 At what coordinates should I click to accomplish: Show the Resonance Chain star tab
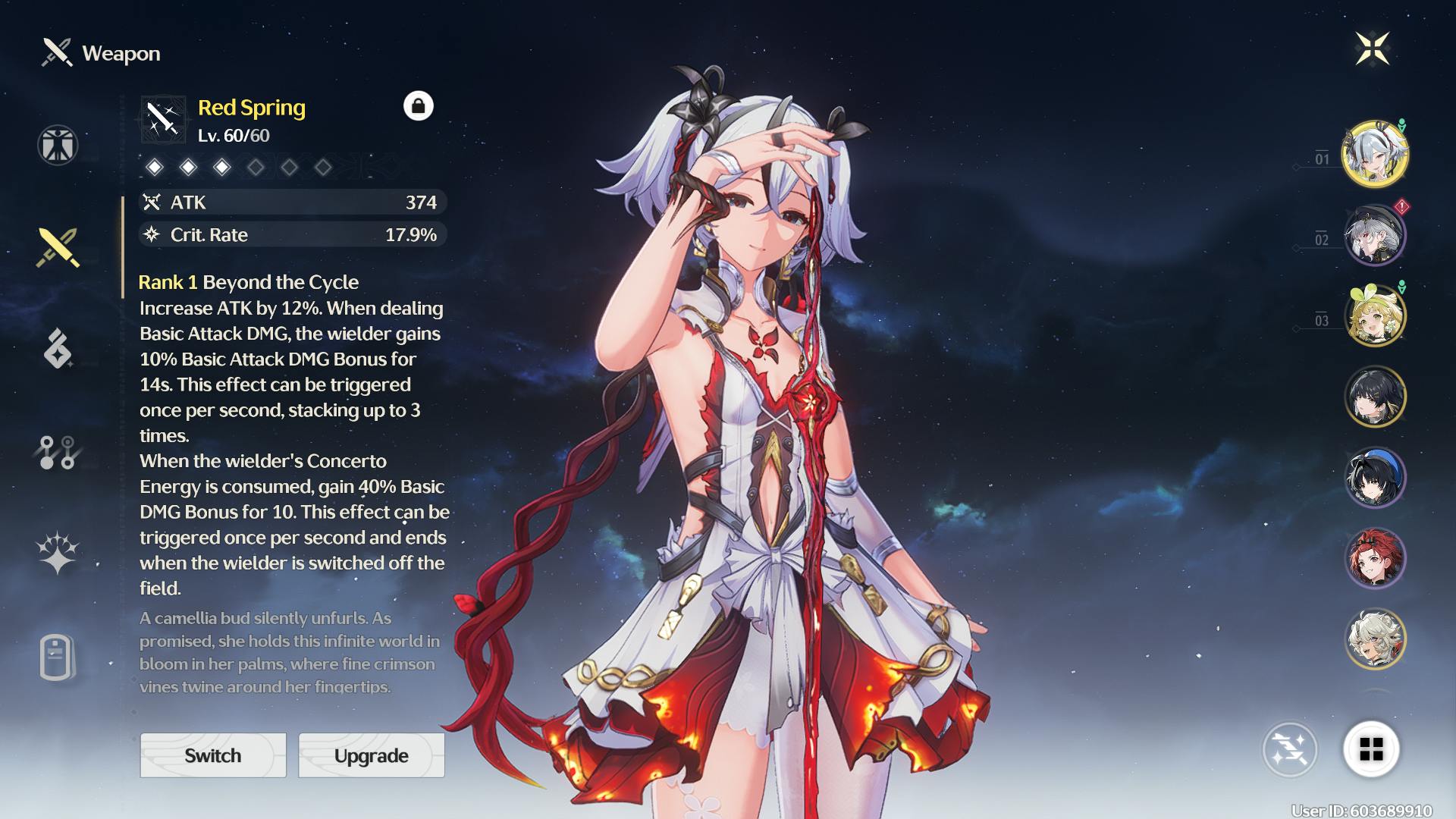(x=58, y=552)
